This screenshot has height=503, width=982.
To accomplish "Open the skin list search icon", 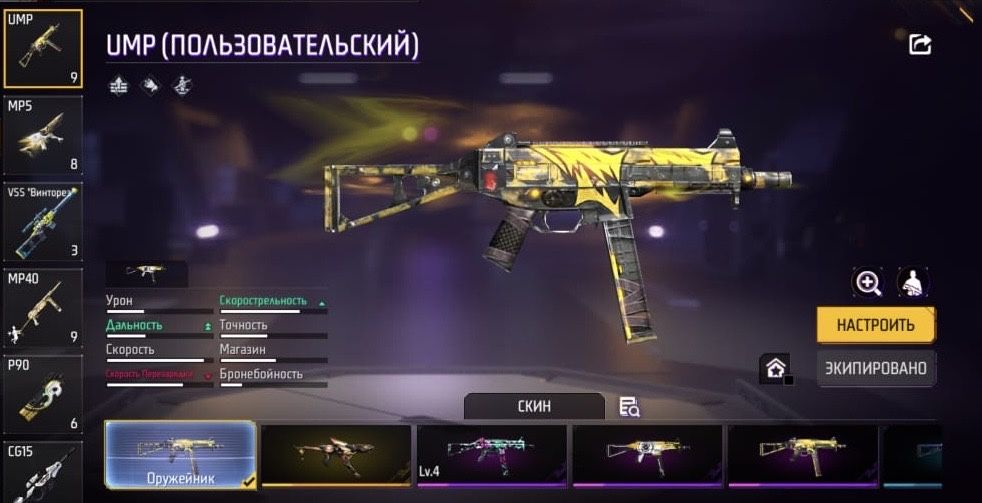I will [x=629, y=406].
